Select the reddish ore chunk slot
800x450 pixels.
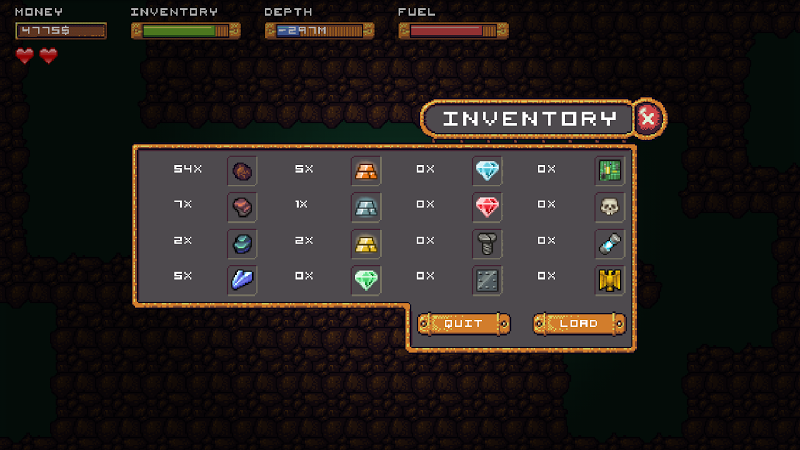click(242, 207)
